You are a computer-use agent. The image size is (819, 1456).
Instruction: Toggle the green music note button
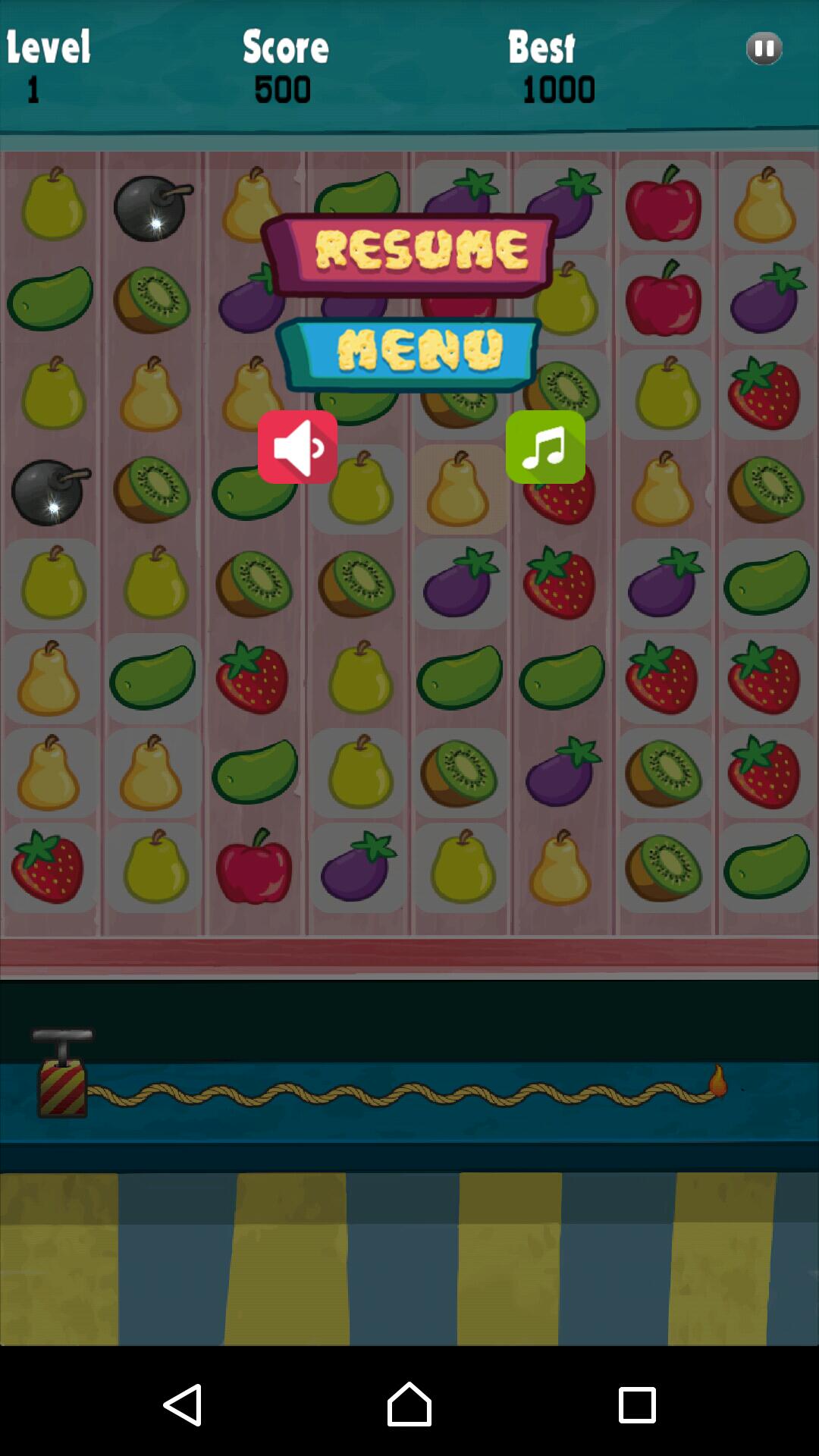(545, 447)
